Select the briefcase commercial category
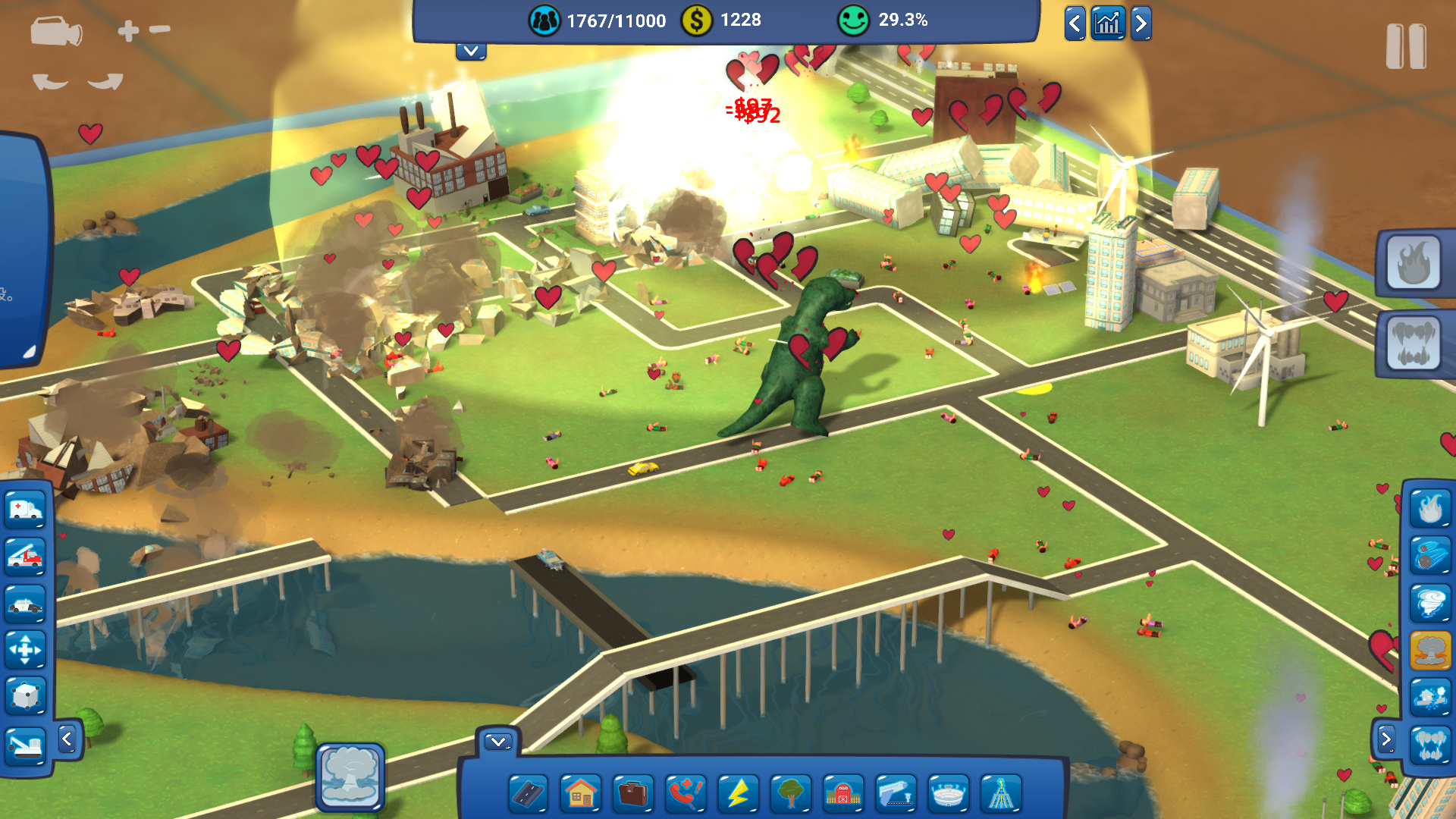 point(633,794)
